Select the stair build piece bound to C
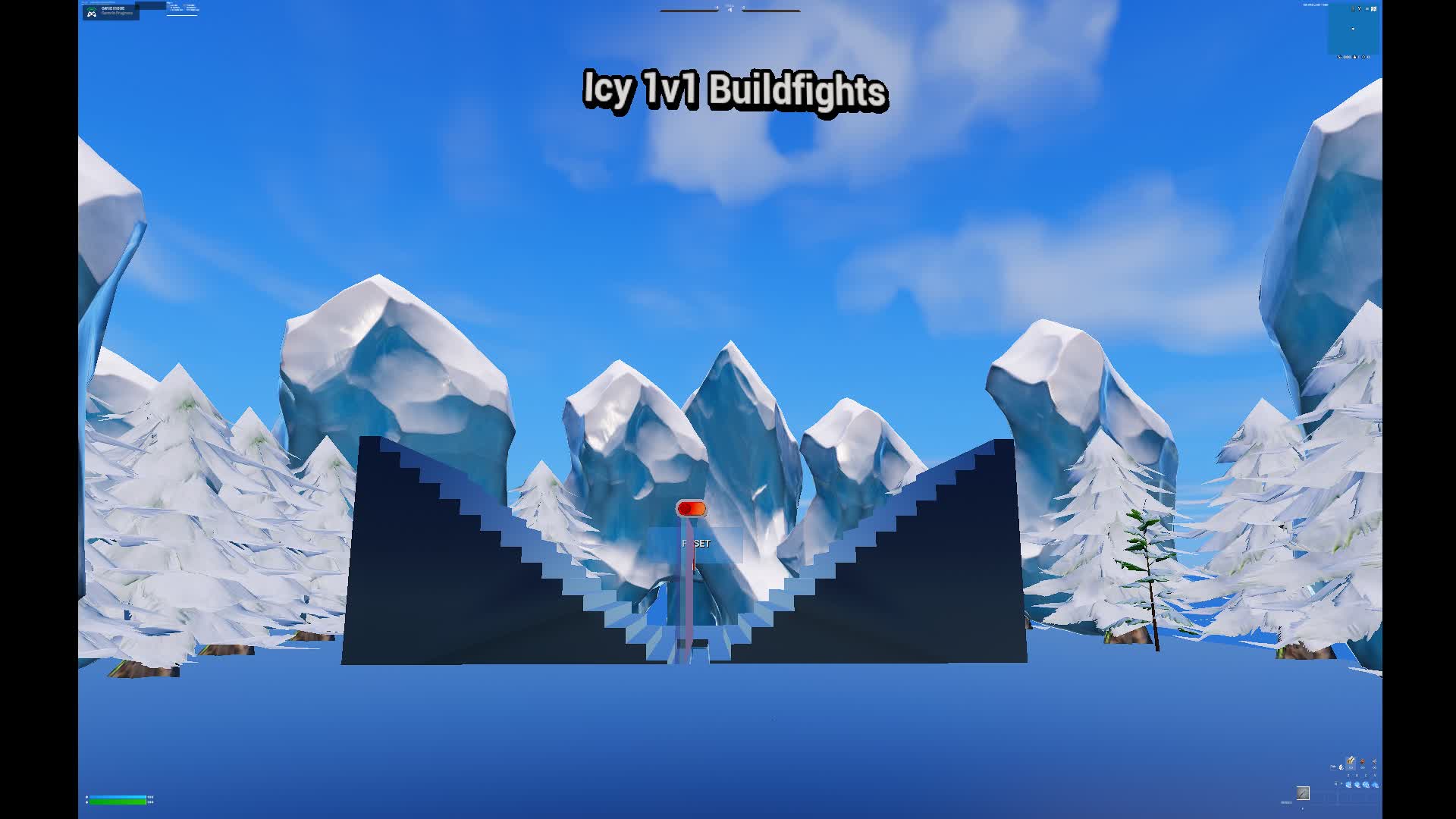Image resolution: width=1456 pixels, height=819 pixels. (x=1366, y=785)
